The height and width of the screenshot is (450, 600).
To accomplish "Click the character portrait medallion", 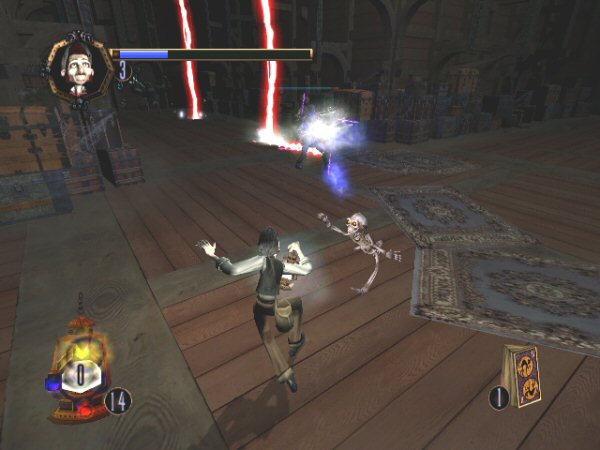I will click(x=80, y=68).
